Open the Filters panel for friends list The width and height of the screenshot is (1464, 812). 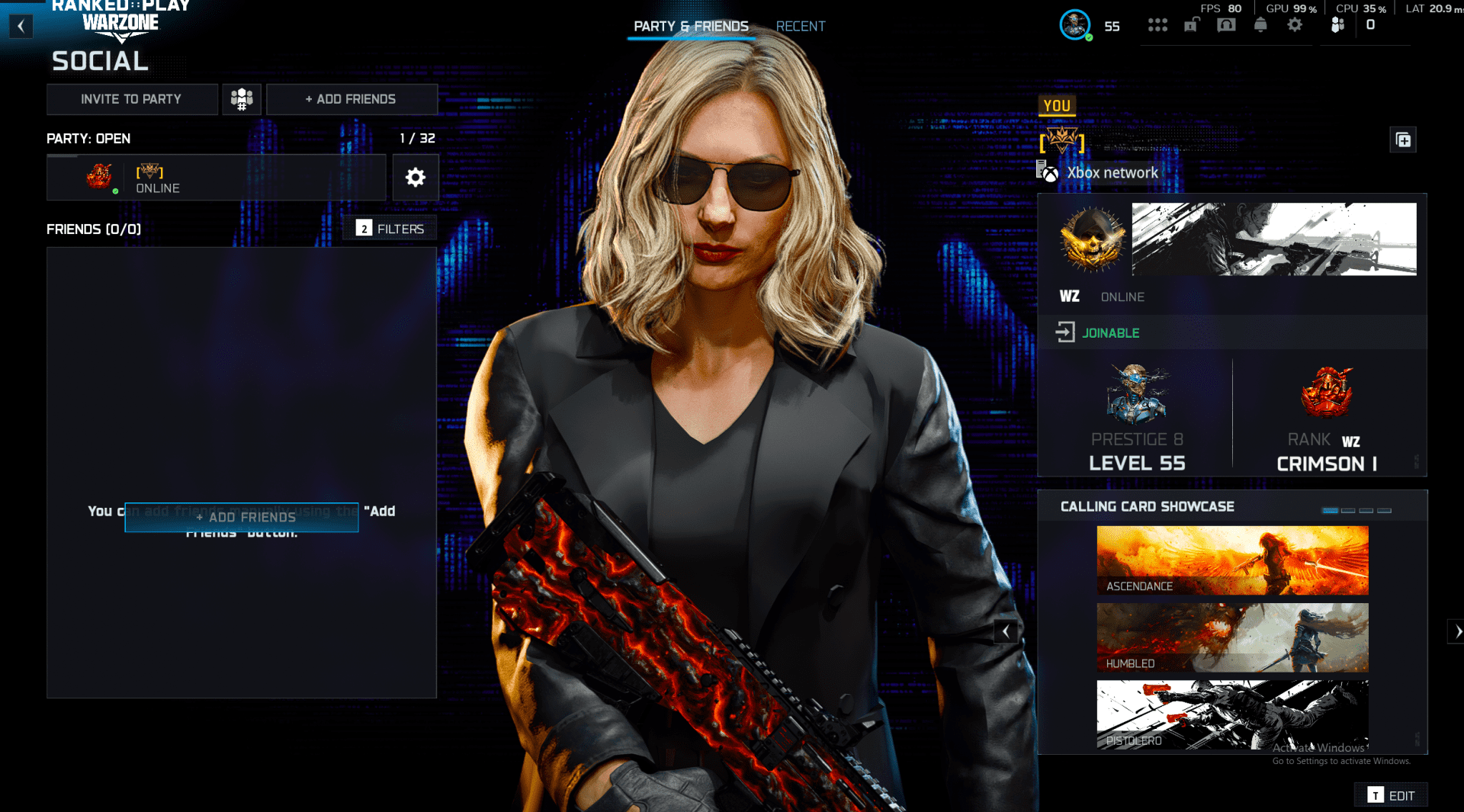tap(390, 228)
